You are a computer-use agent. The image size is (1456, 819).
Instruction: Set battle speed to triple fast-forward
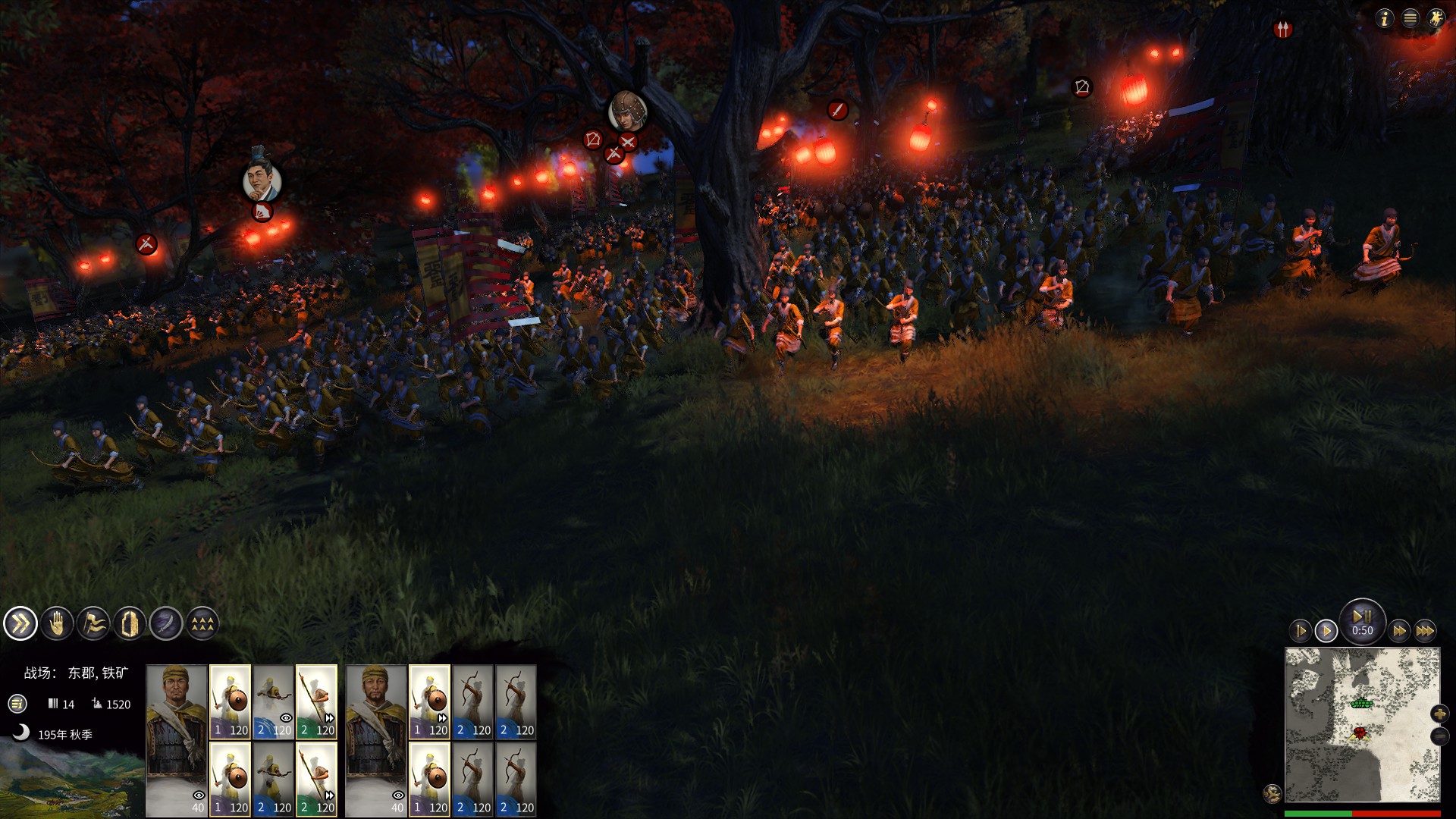[1425, 631]
